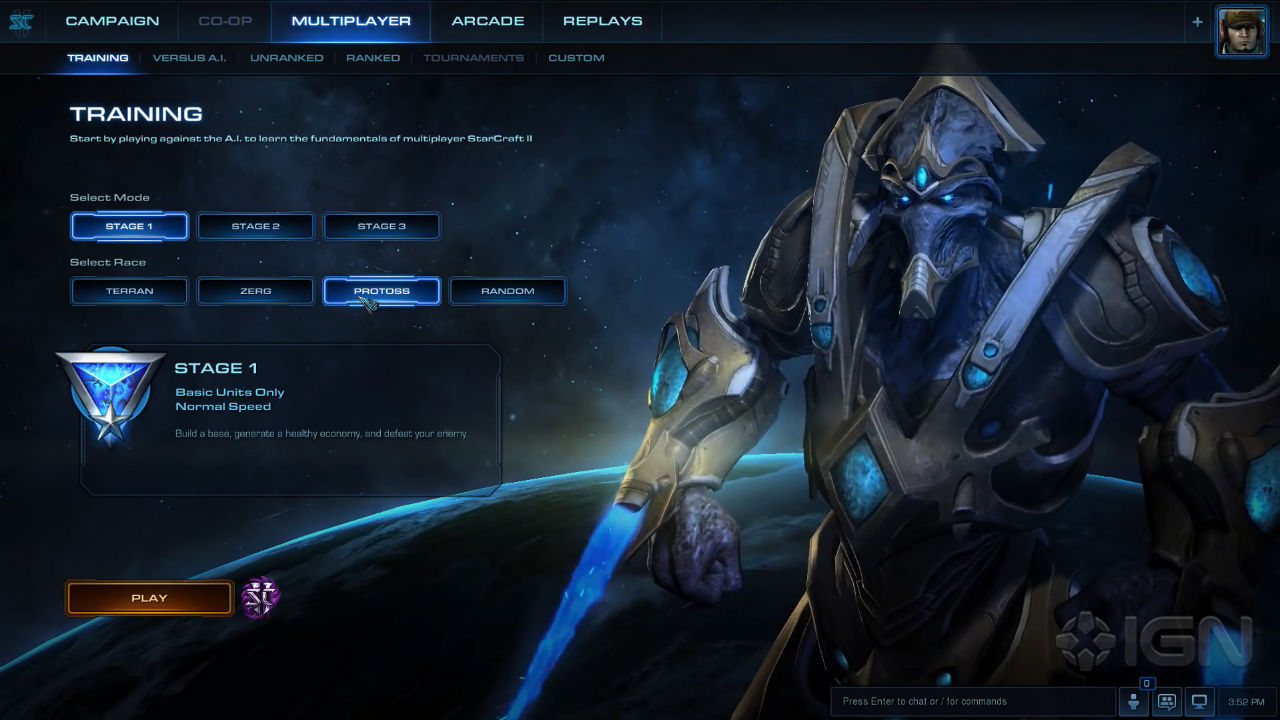Choose Stage 1 training mode
1280x720 pixels.
point(129,226)
